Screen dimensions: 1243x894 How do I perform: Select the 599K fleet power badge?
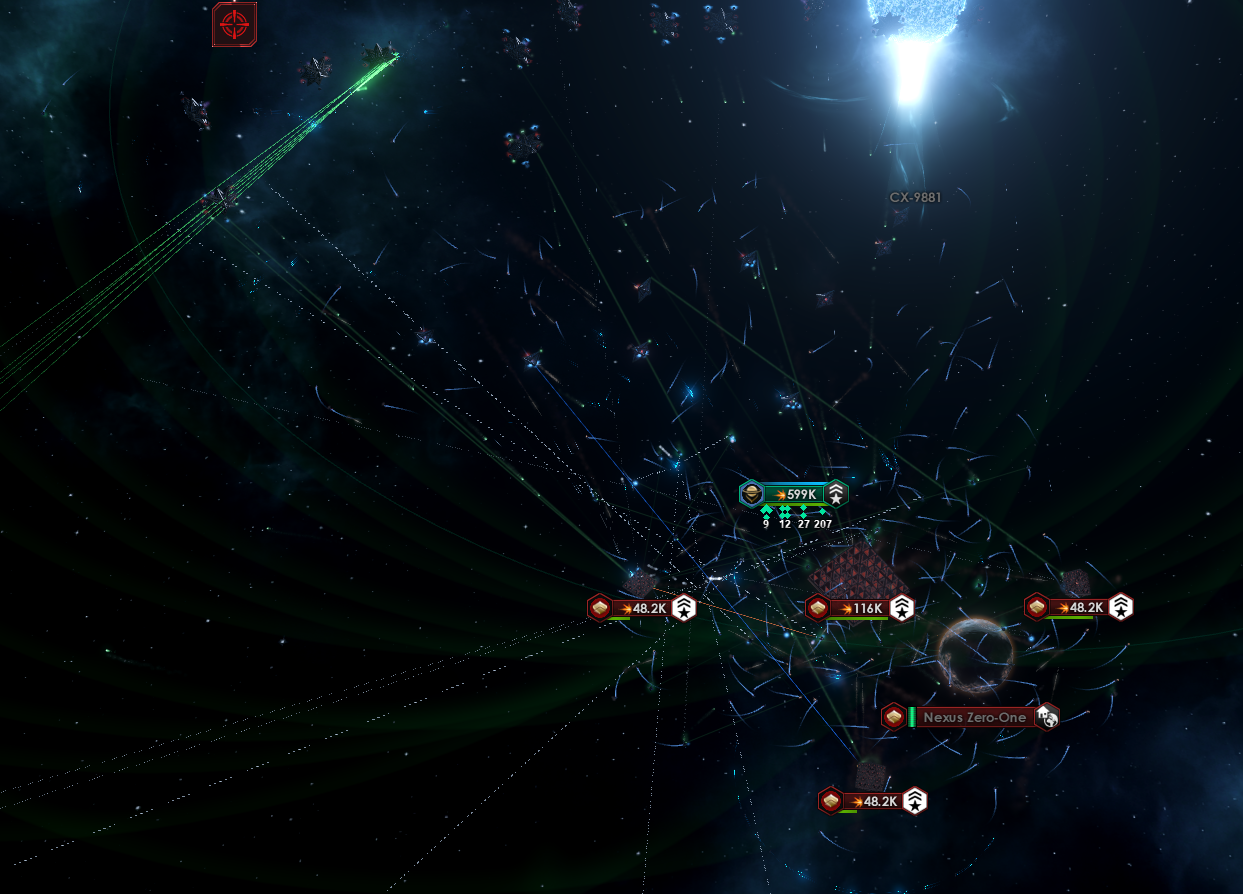coord(794,494)
